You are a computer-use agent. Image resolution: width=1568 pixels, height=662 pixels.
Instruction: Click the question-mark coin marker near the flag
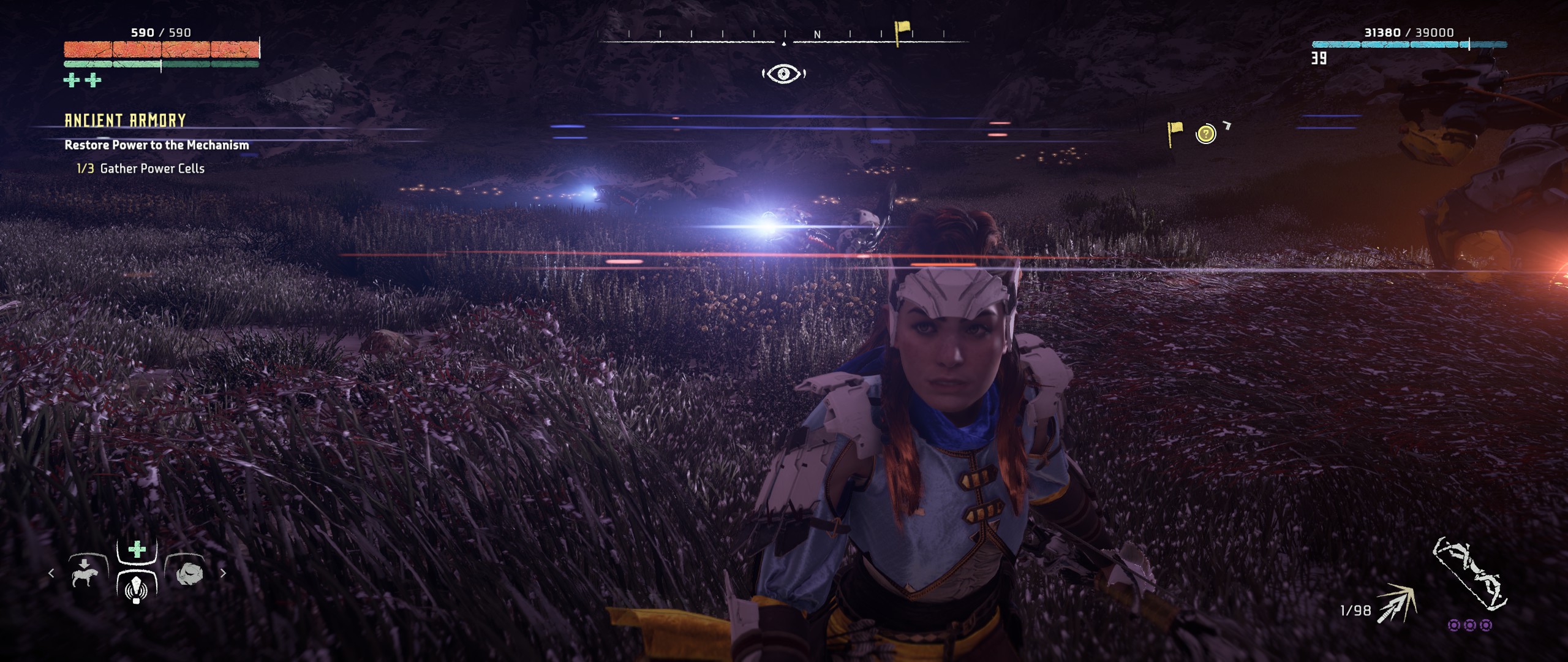1205,134
